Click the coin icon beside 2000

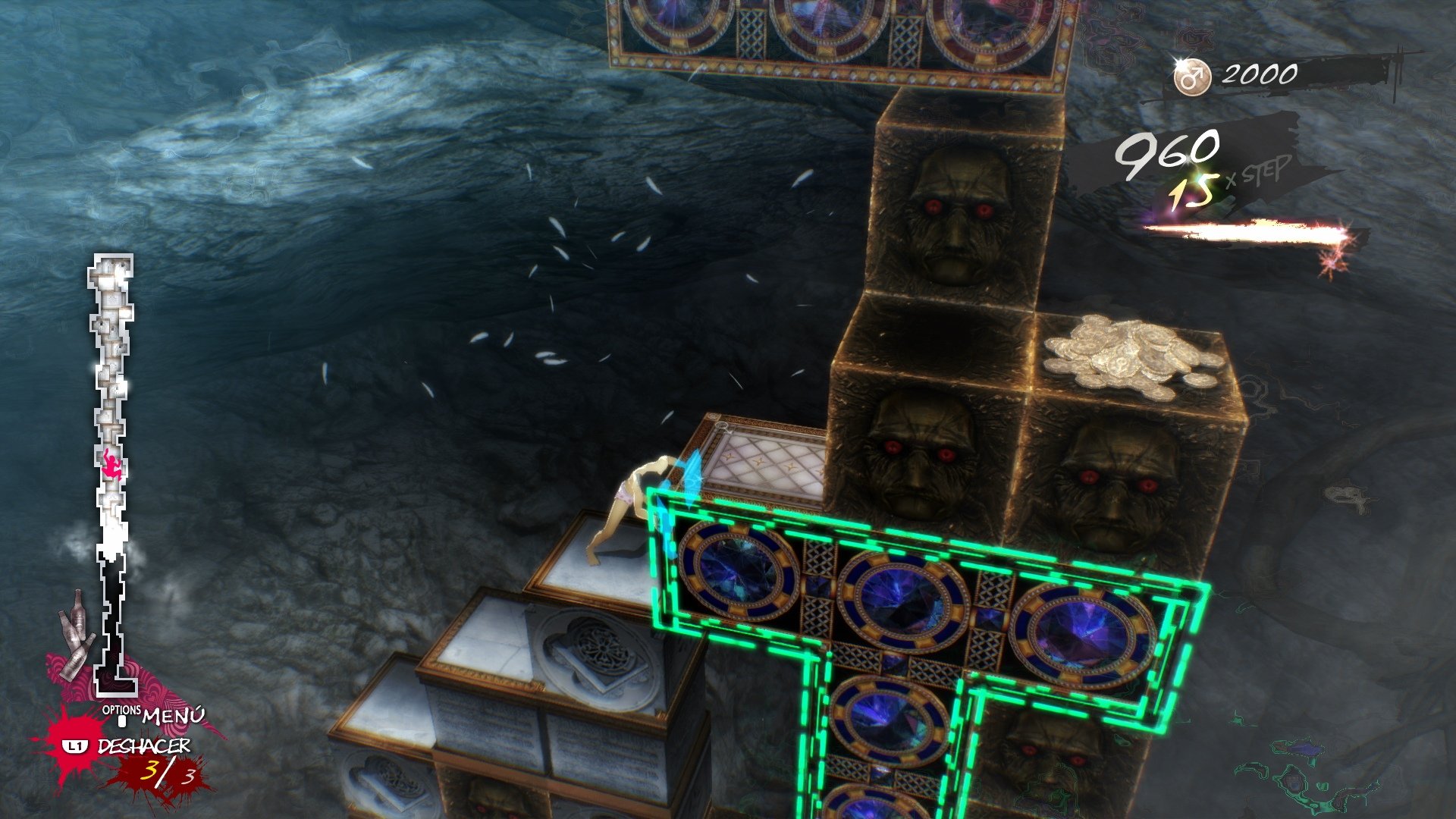(x=1192, y=77)
